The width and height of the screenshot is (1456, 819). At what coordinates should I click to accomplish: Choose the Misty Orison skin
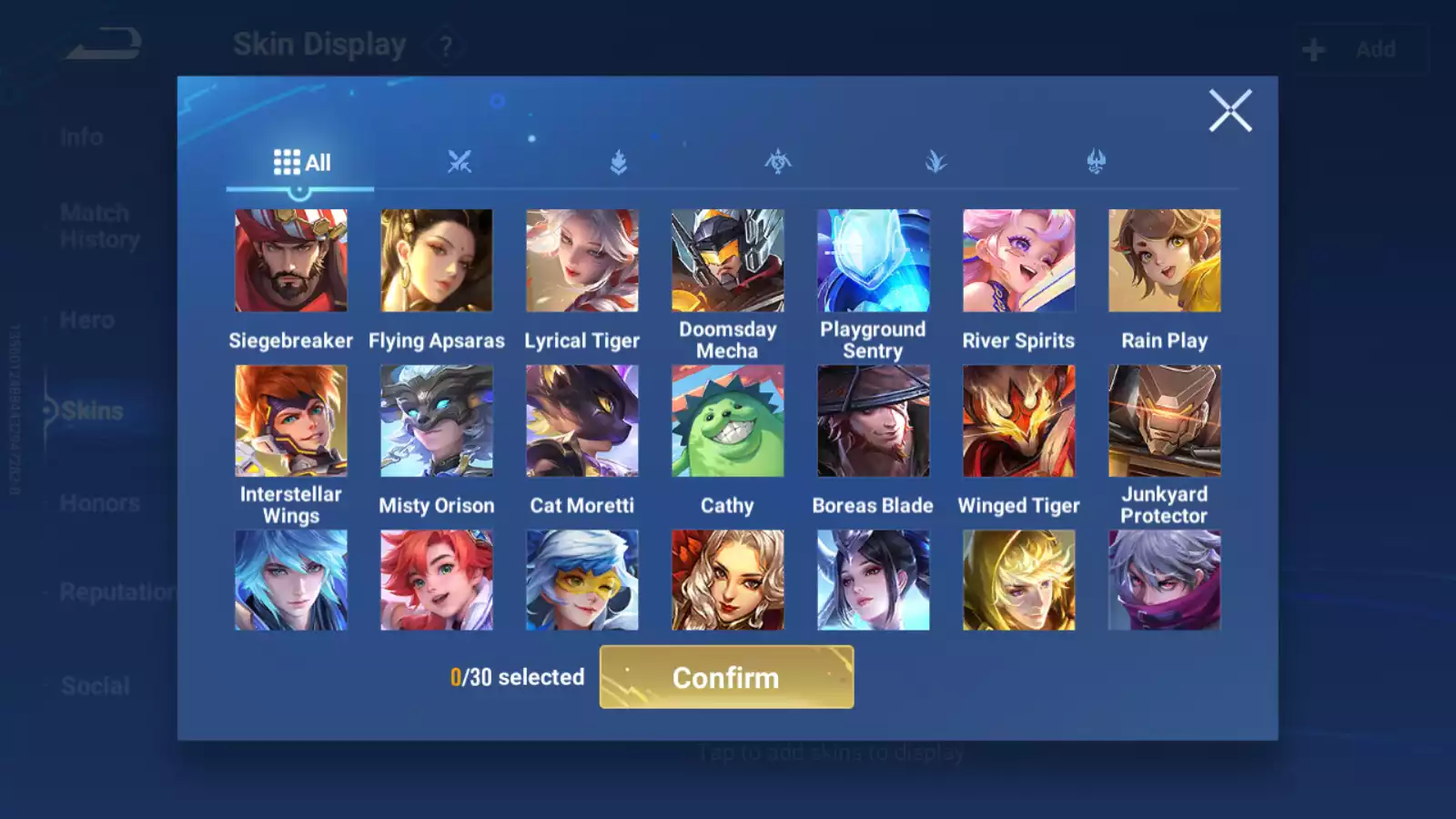tap(437, 421)
